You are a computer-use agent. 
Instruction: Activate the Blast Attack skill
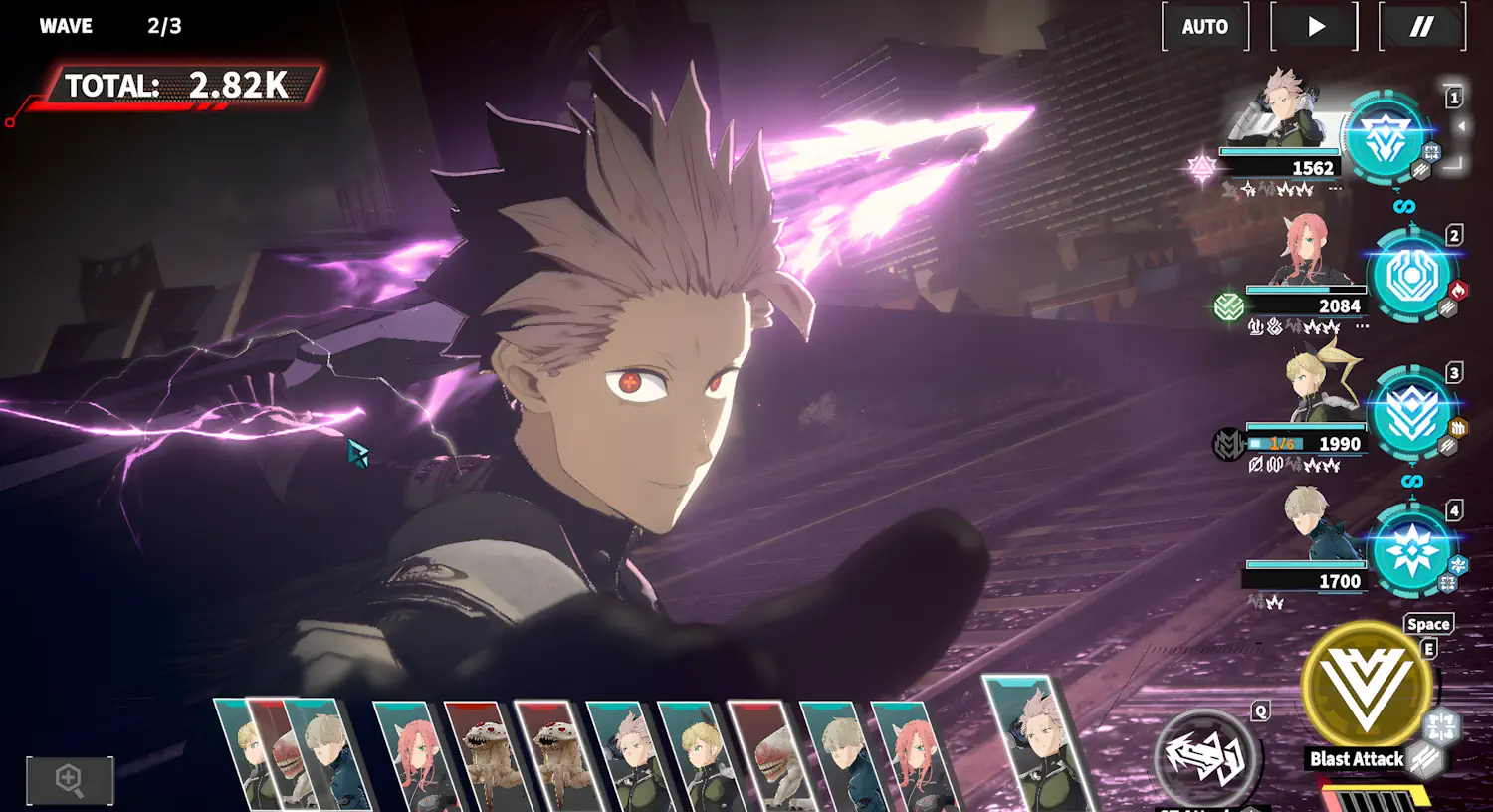[1366, 687]
